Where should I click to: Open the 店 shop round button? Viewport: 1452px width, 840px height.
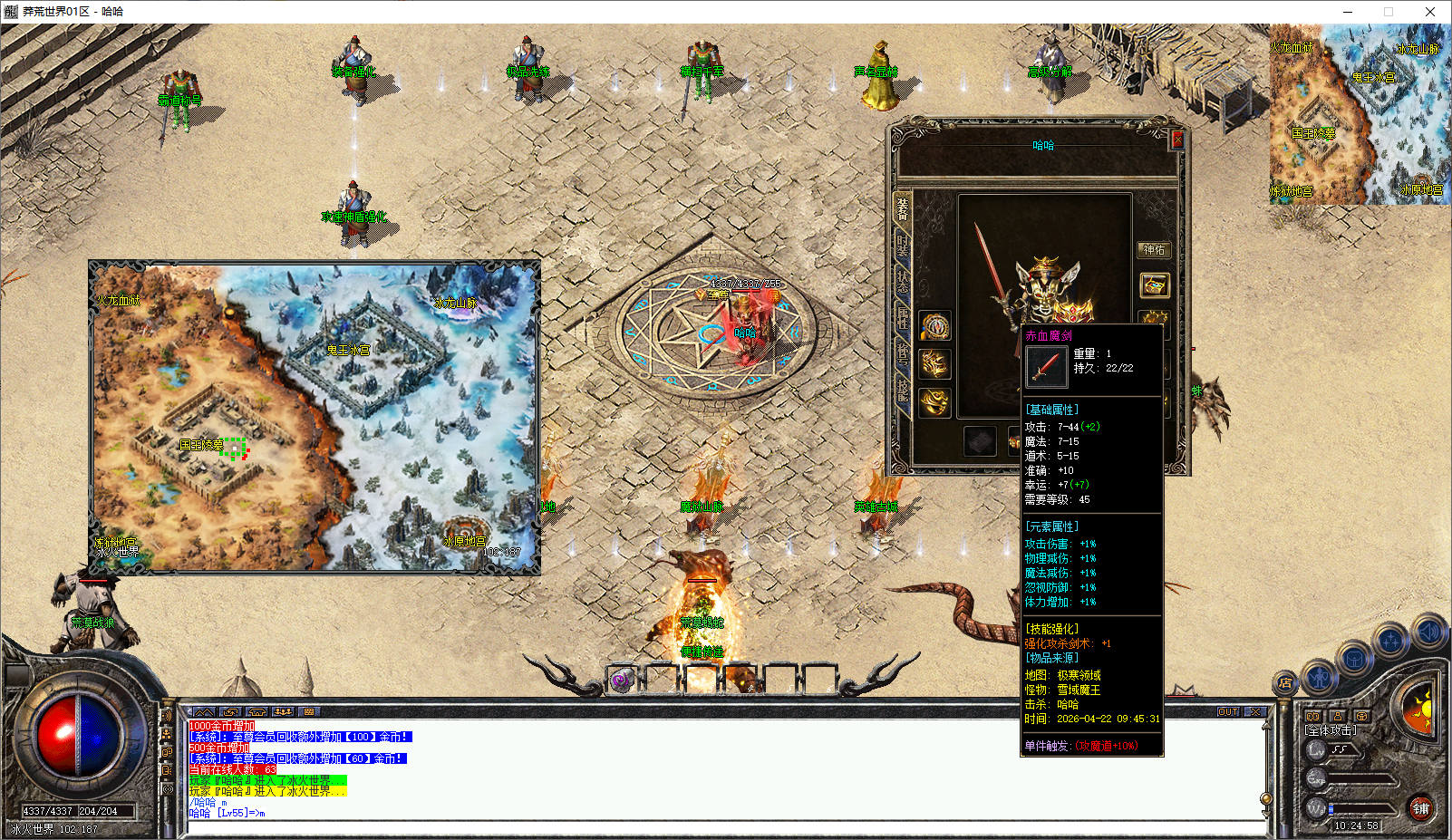click(x=1284, y=682)
